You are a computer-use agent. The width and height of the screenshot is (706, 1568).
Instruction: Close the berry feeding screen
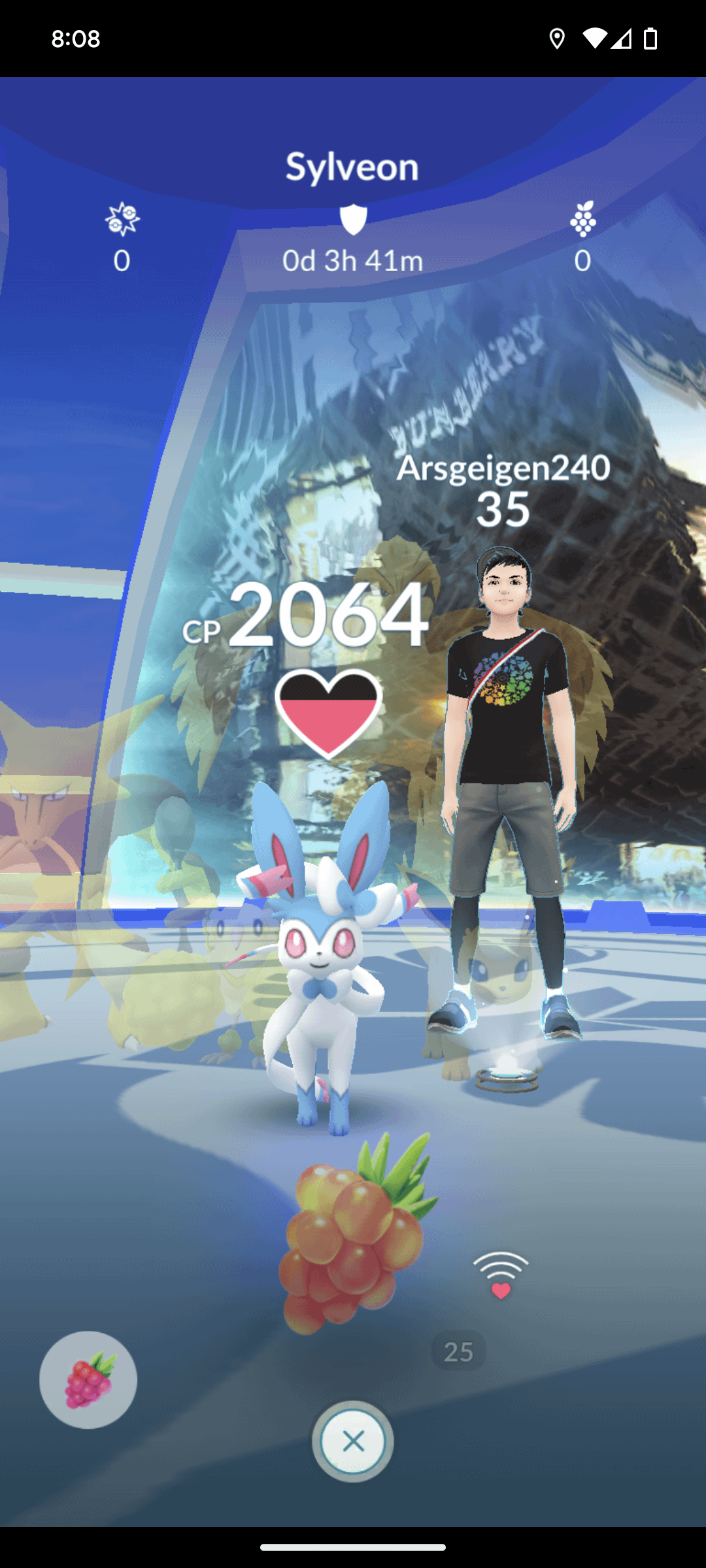pos(353,1441)
